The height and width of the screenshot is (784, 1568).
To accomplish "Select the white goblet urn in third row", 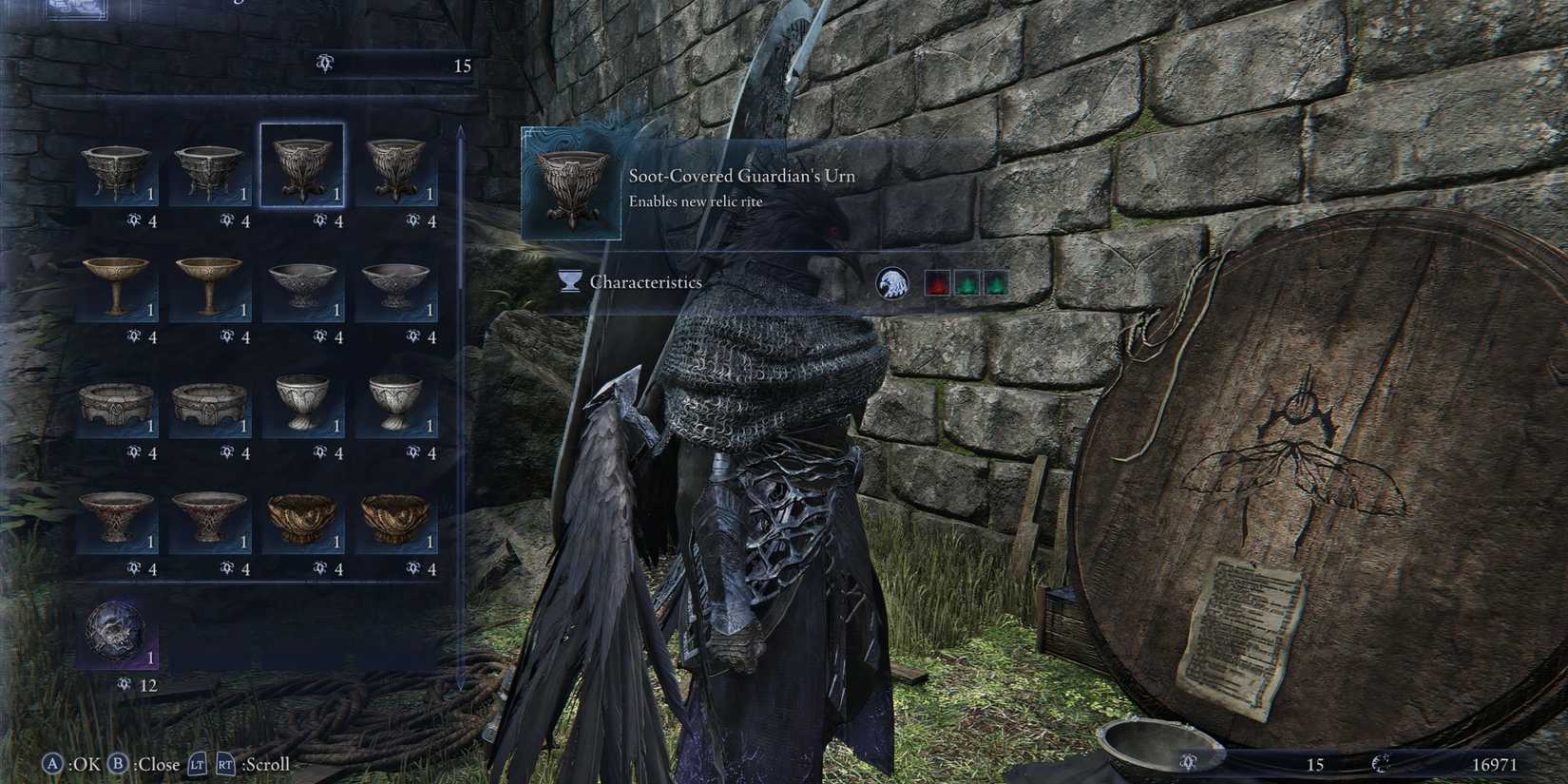I will point(304,399).
